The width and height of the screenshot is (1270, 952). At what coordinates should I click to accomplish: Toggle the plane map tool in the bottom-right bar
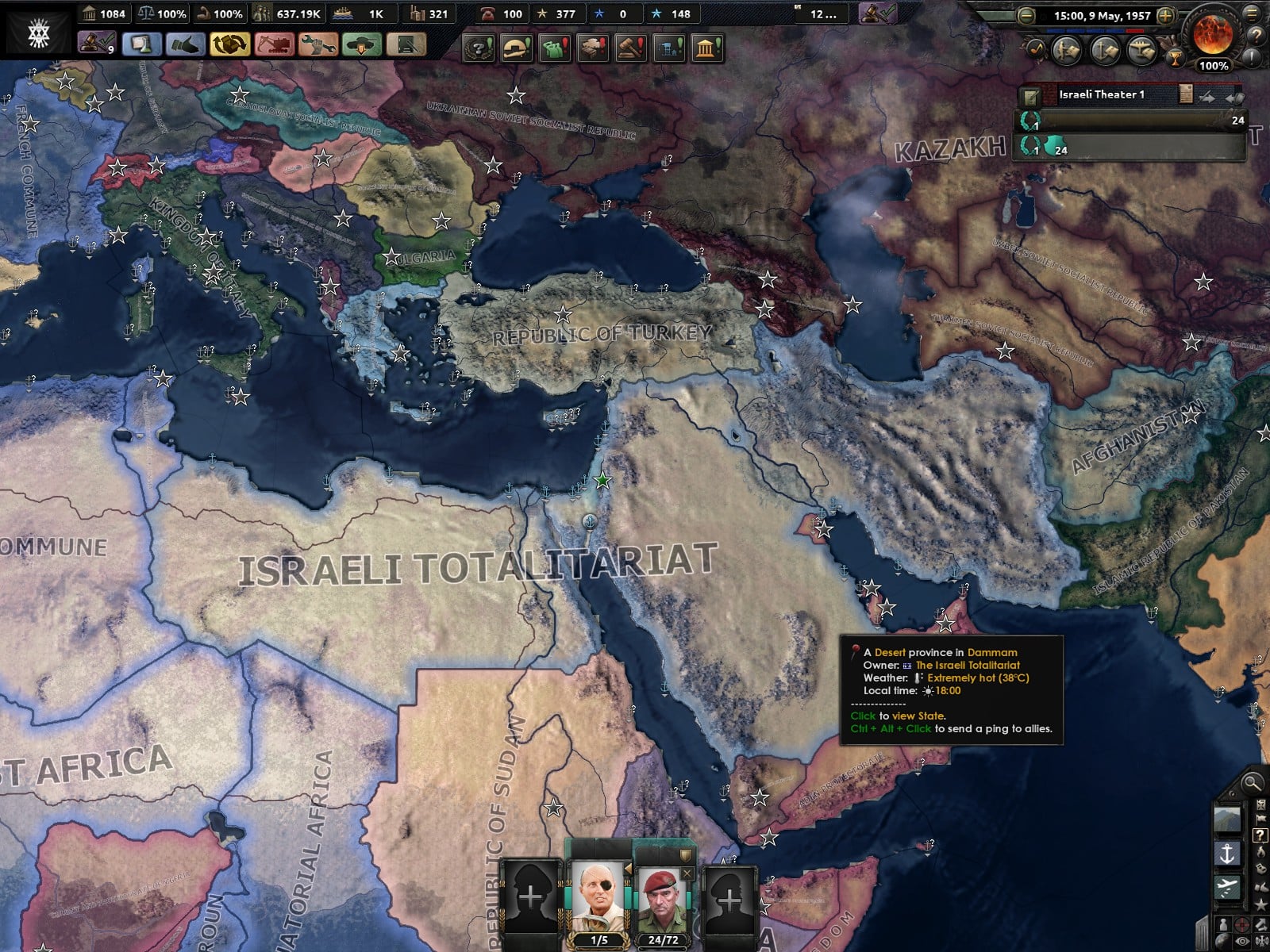coord(1227,887)
